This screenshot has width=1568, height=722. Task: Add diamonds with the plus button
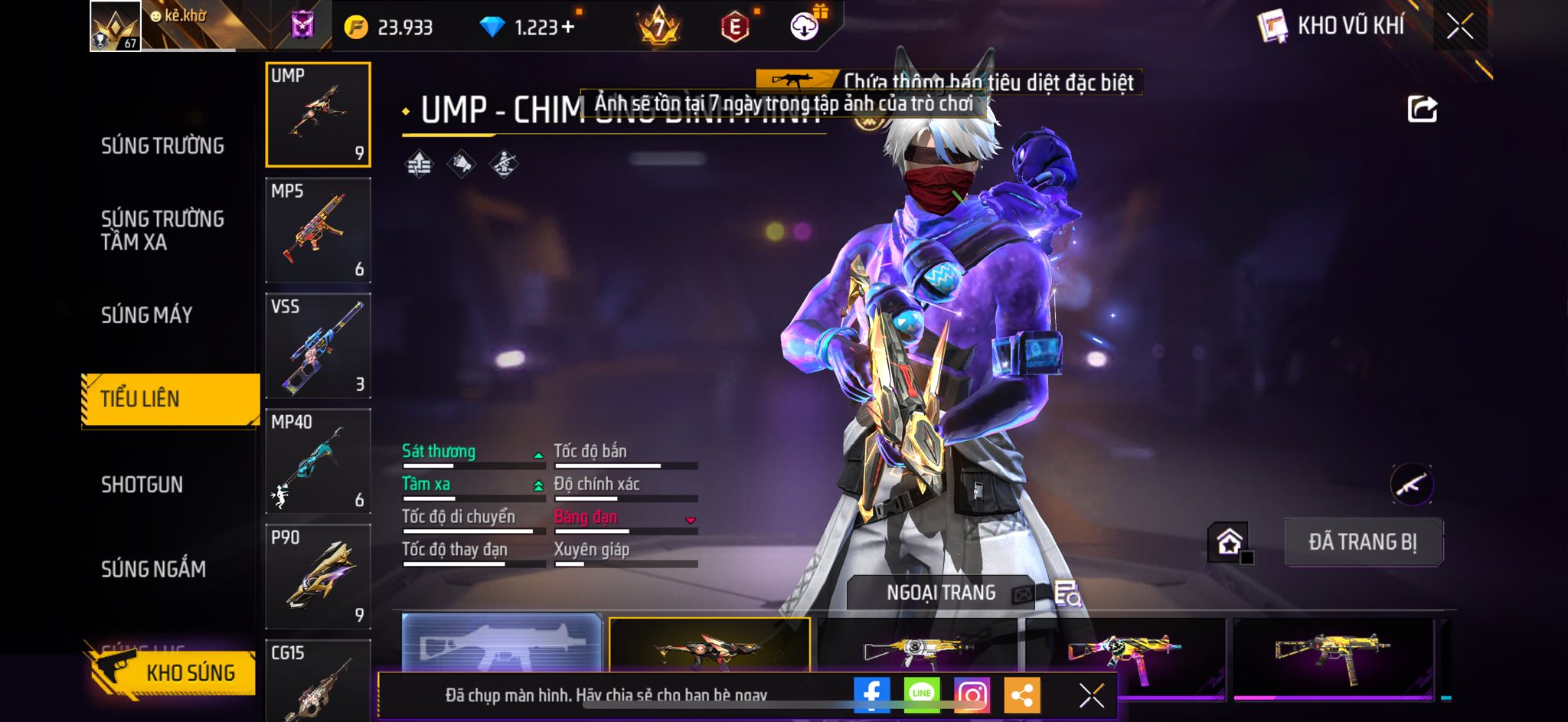(567, 28)
